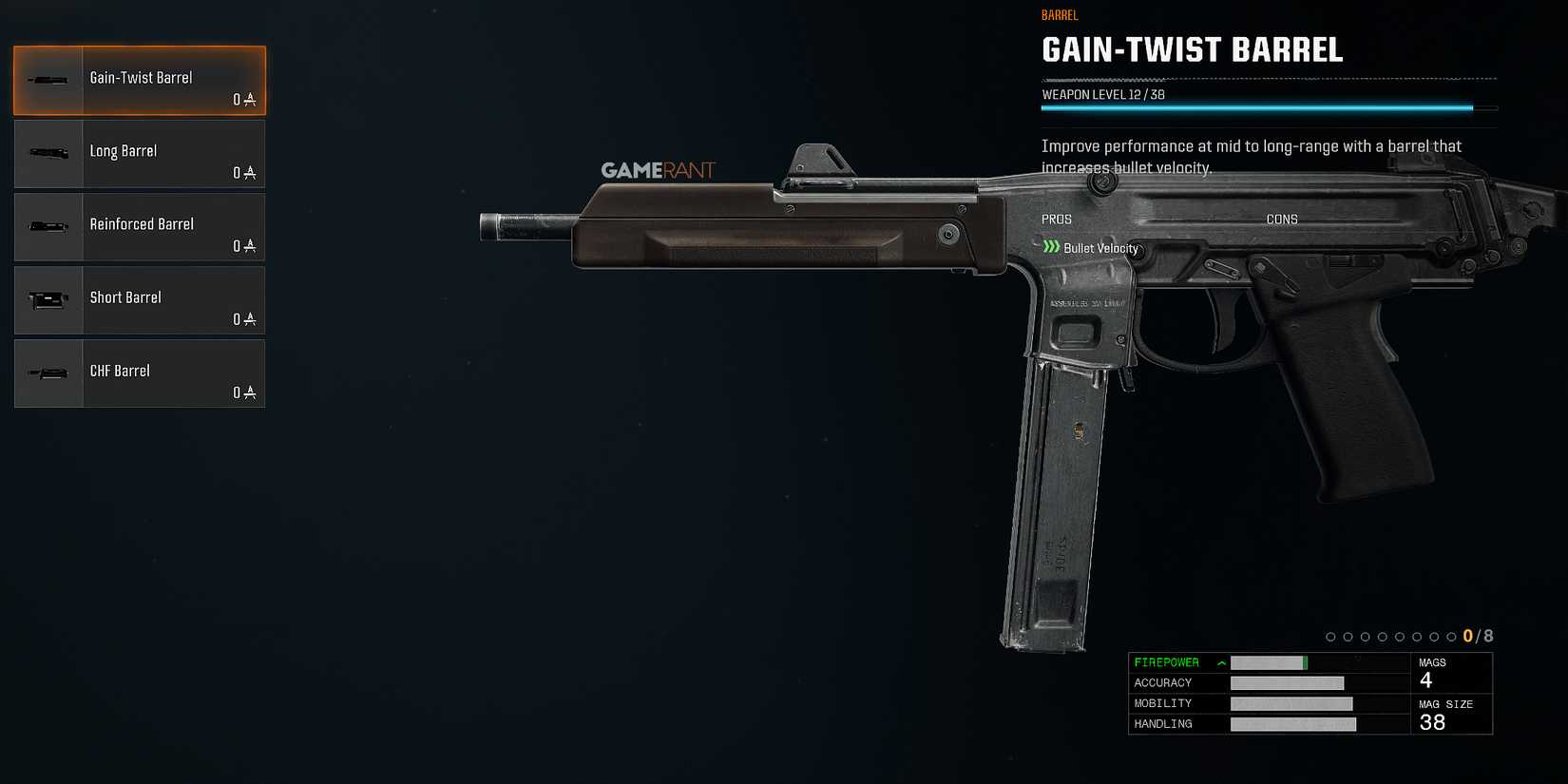The height and width of the screenshot is (784, 1568).
Task: Toggle the last attachment slot circle
Action: click(1449, 636)
